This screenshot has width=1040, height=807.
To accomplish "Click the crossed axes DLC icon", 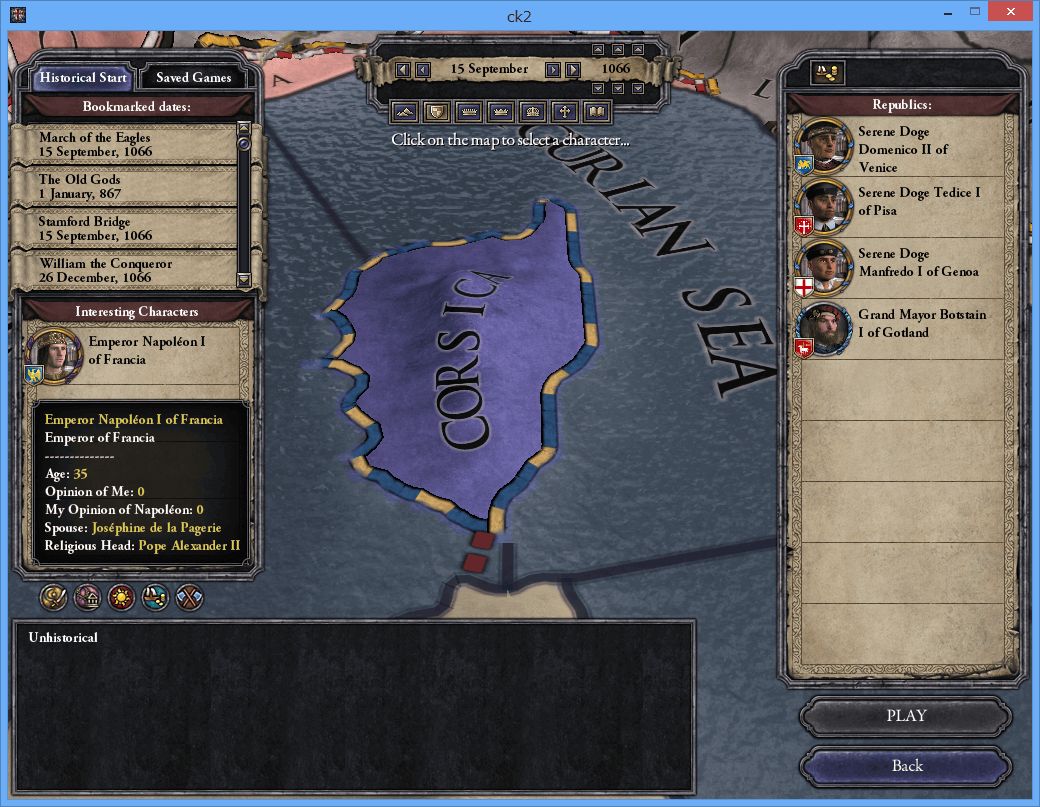I will [x=190, y=598].
